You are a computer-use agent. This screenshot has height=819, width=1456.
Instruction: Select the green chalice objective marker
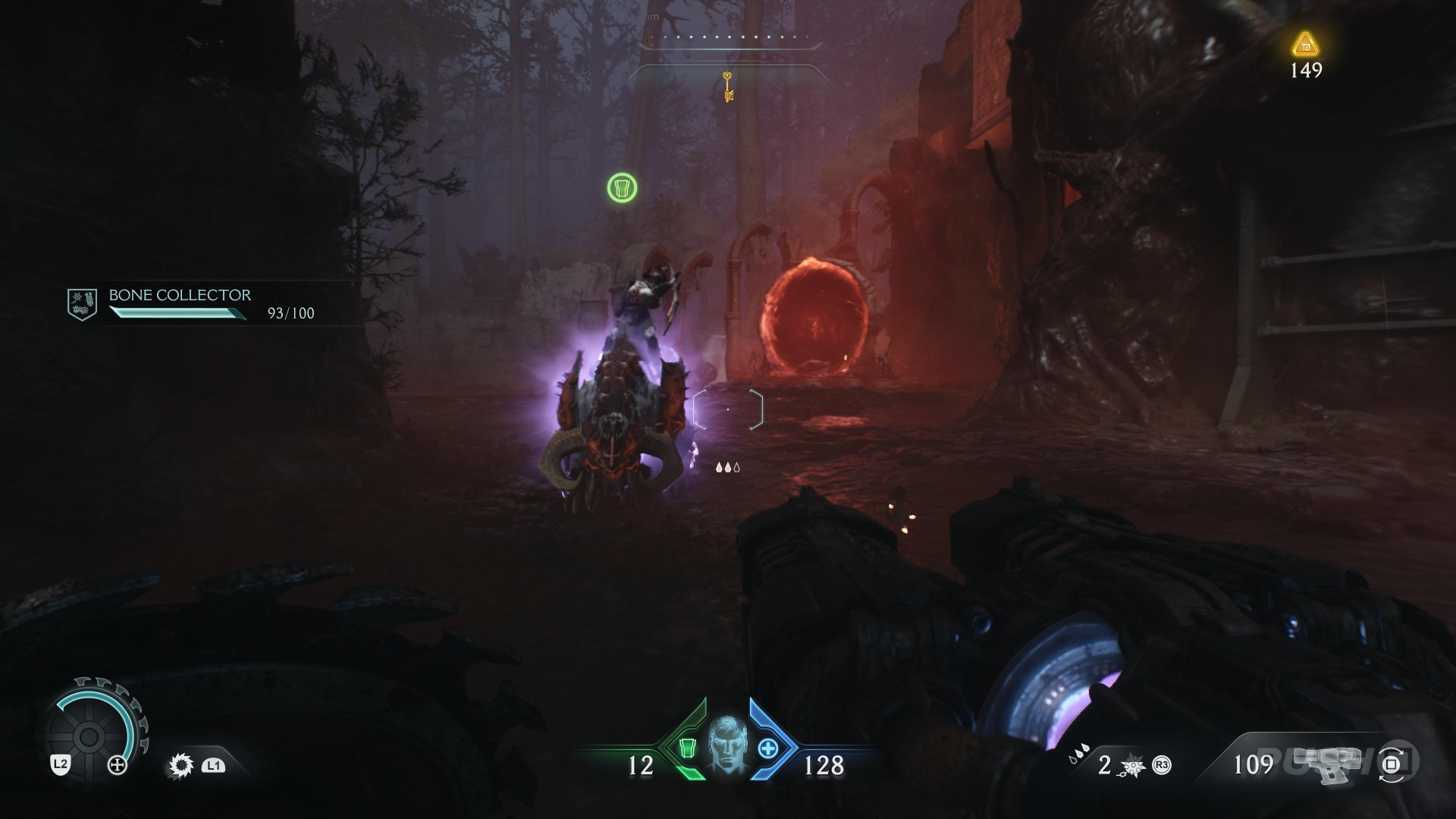tap(622, 187)
